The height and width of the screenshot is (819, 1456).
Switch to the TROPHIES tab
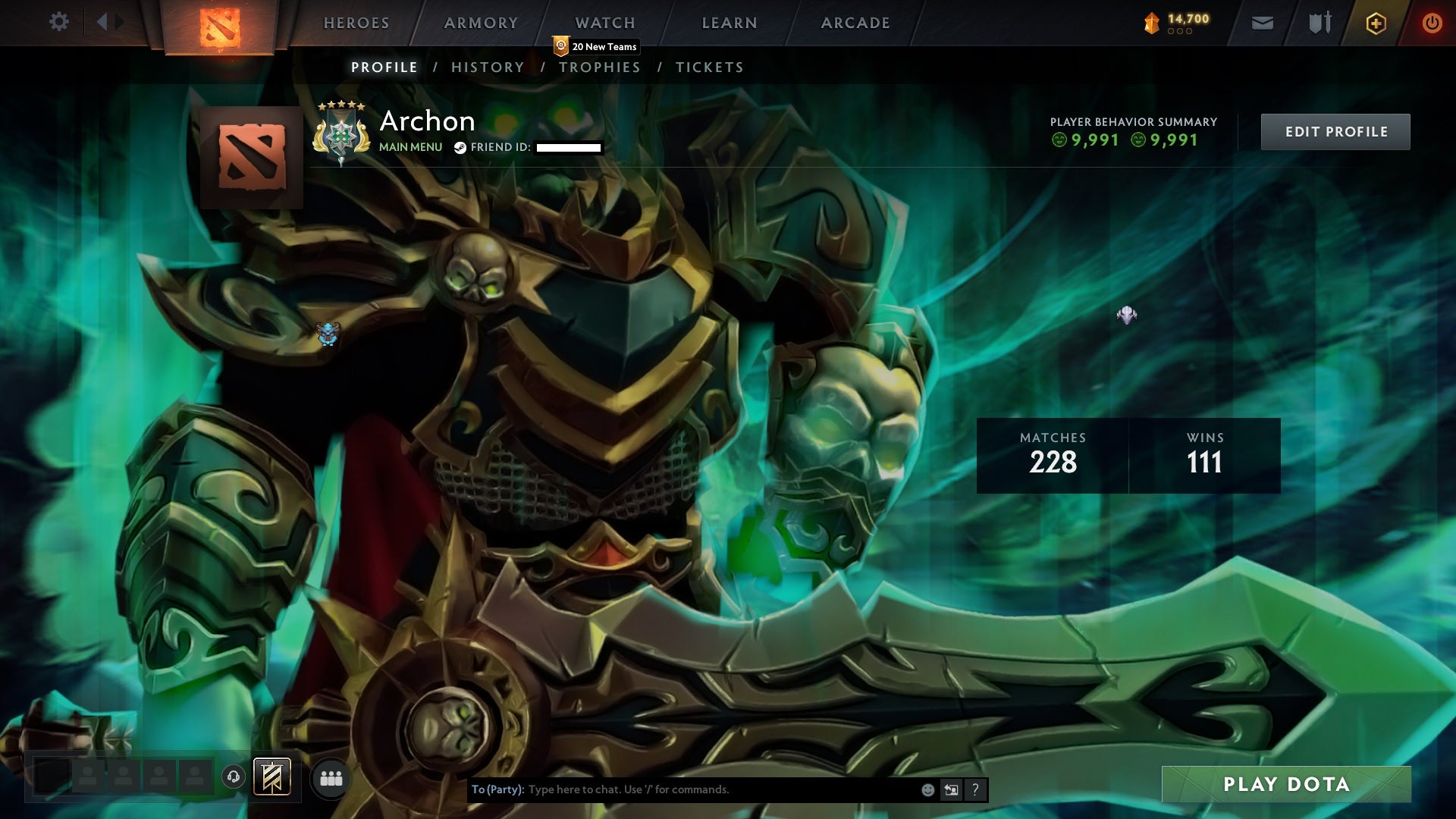(600, 67)
